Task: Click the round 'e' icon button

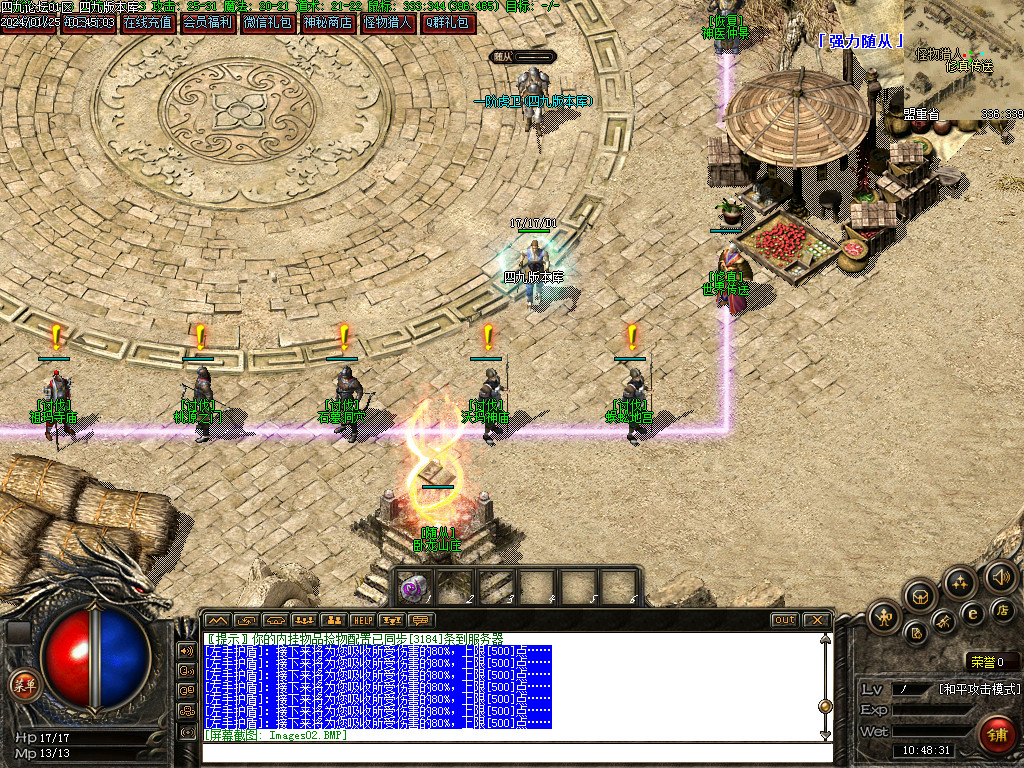Action: pyautogui.click(x=972, y=614)
